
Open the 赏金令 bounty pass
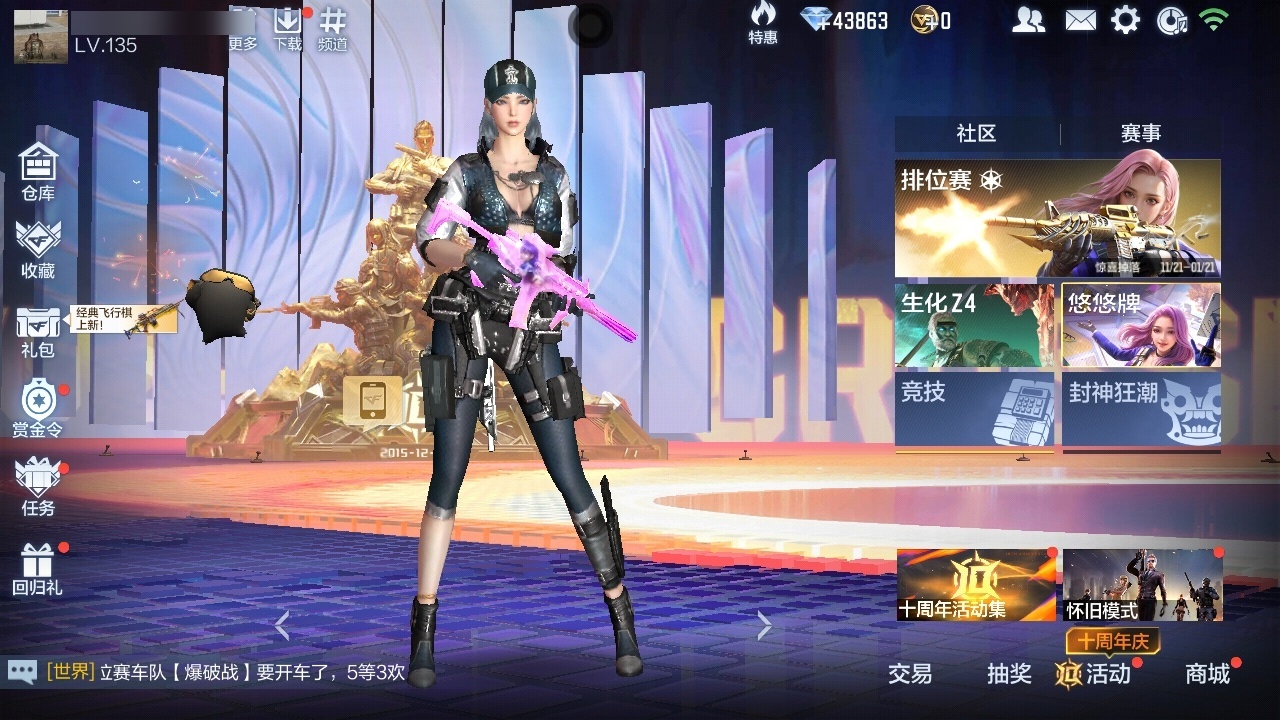click(38, 408)
